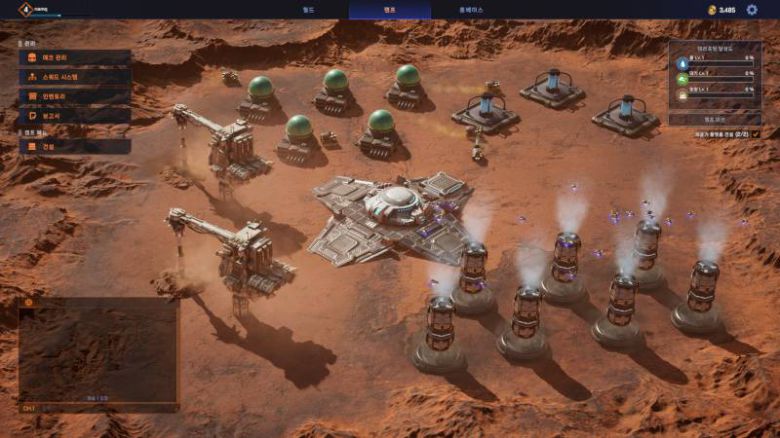Screen dimensions: 780x438
Task: Open the 건설 construction menu
Action: (x=74, y=147)
